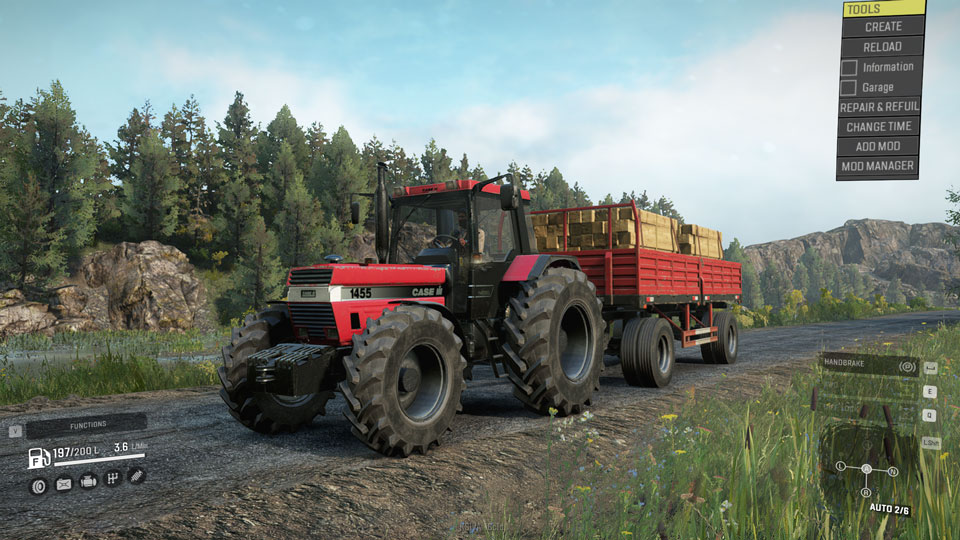Select RELOAD in the Tools panel
Screen dimensions: 960x540
tap(883, 47)
